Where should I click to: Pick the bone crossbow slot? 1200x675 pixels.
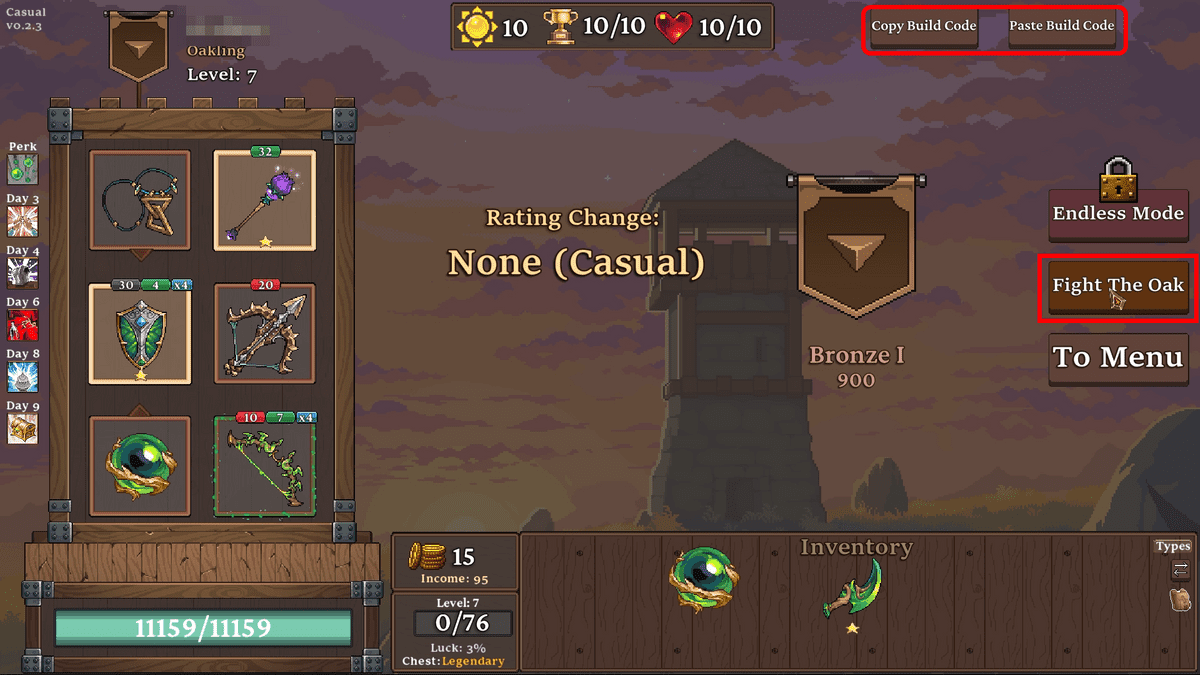[x=265, y=334]
